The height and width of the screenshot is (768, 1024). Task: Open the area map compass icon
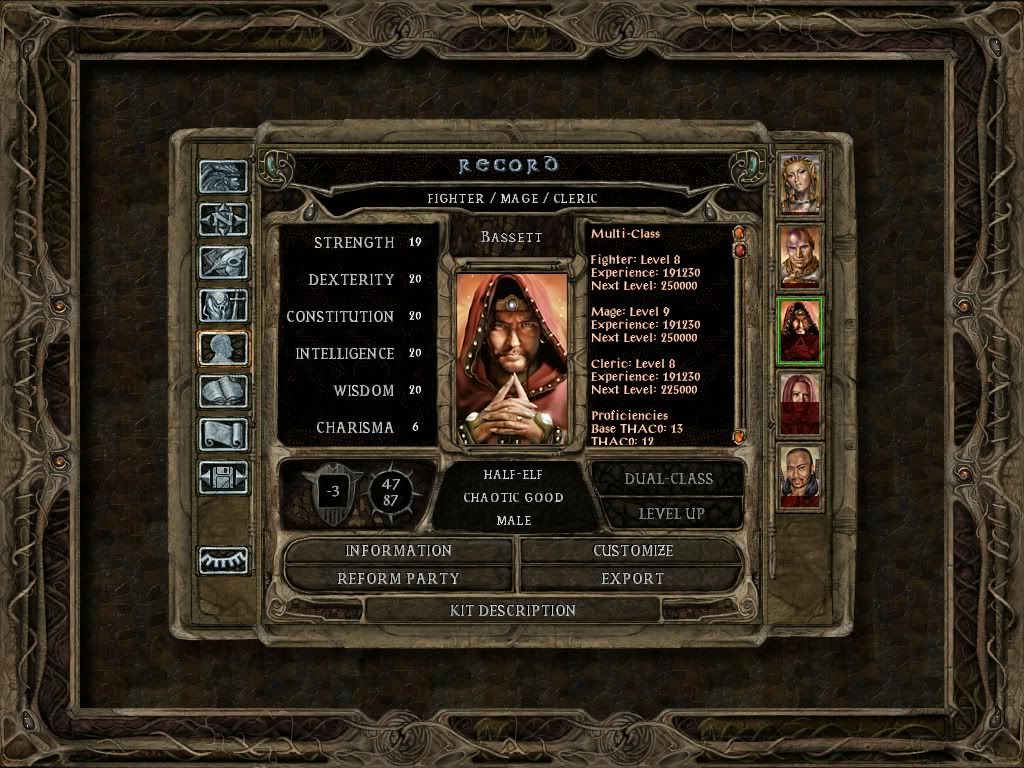[223, 219]
